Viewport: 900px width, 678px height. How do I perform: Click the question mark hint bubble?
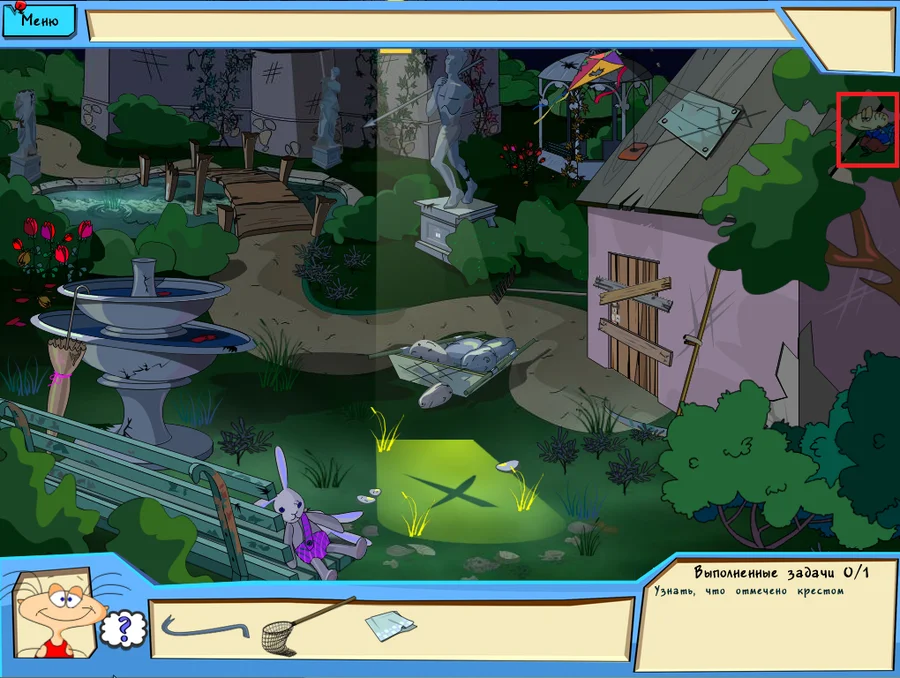pyautogui.click(x=124, y=629)
